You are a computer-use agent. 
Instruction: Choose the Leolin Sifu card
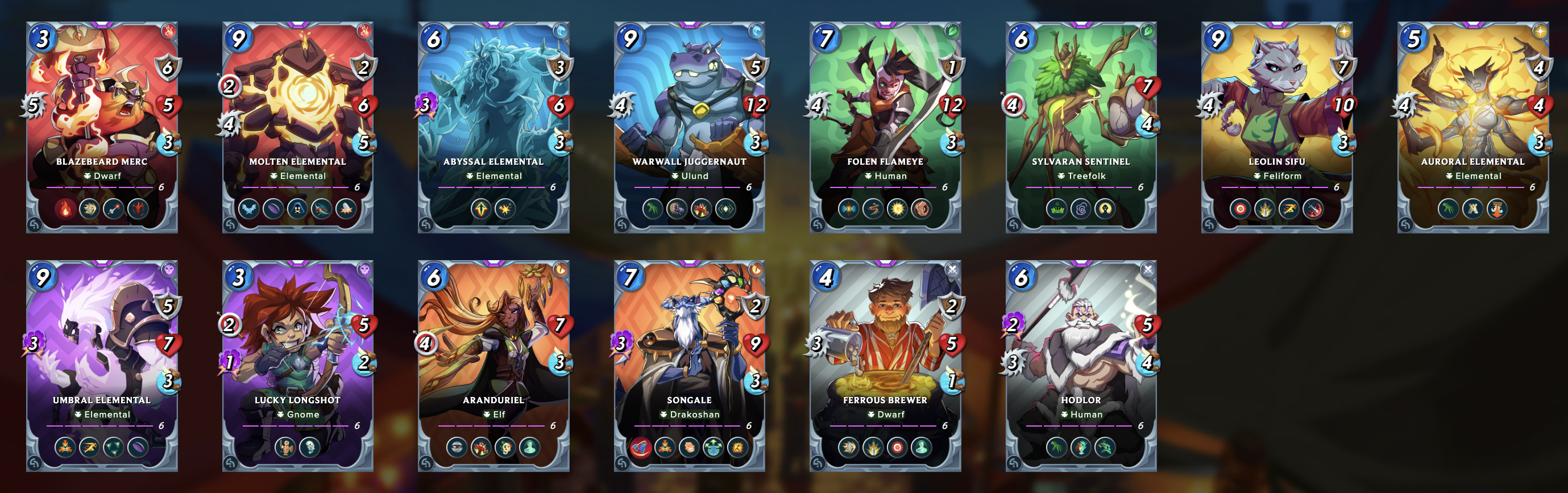pos(1276,110)
